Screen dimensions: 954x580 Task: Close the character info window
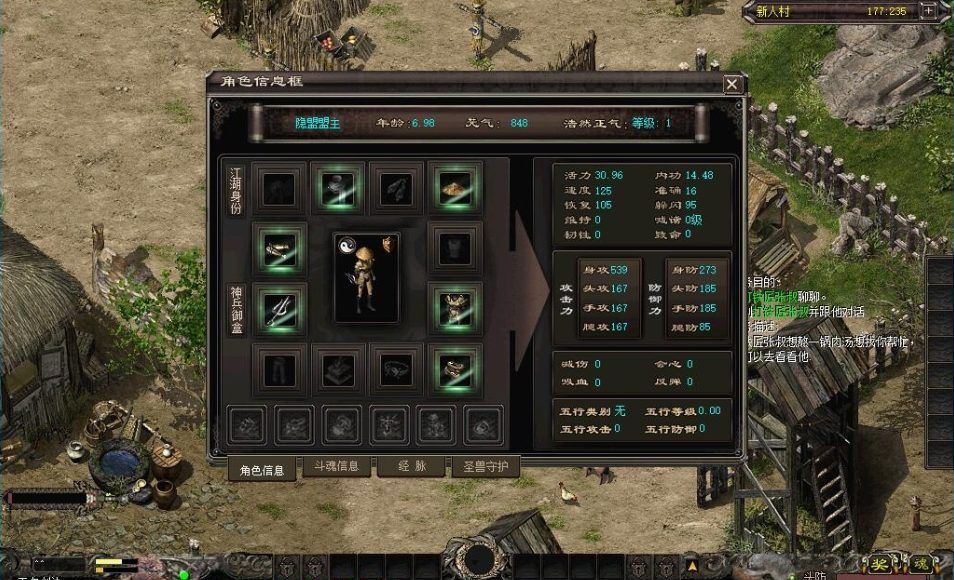coord(732,84)
